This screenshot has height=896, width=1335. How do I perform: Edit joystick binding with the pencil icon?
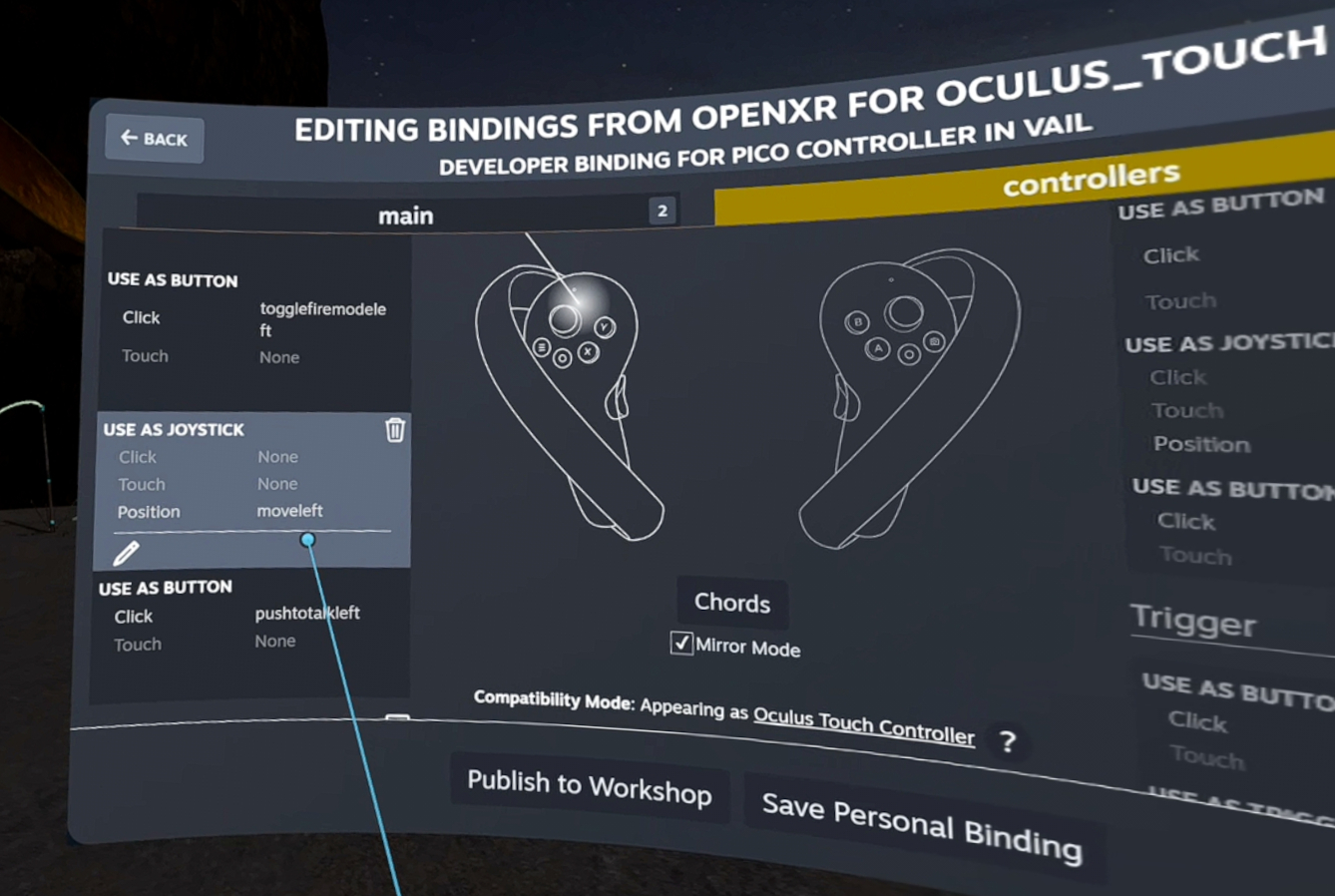click(x=126, y=553)
